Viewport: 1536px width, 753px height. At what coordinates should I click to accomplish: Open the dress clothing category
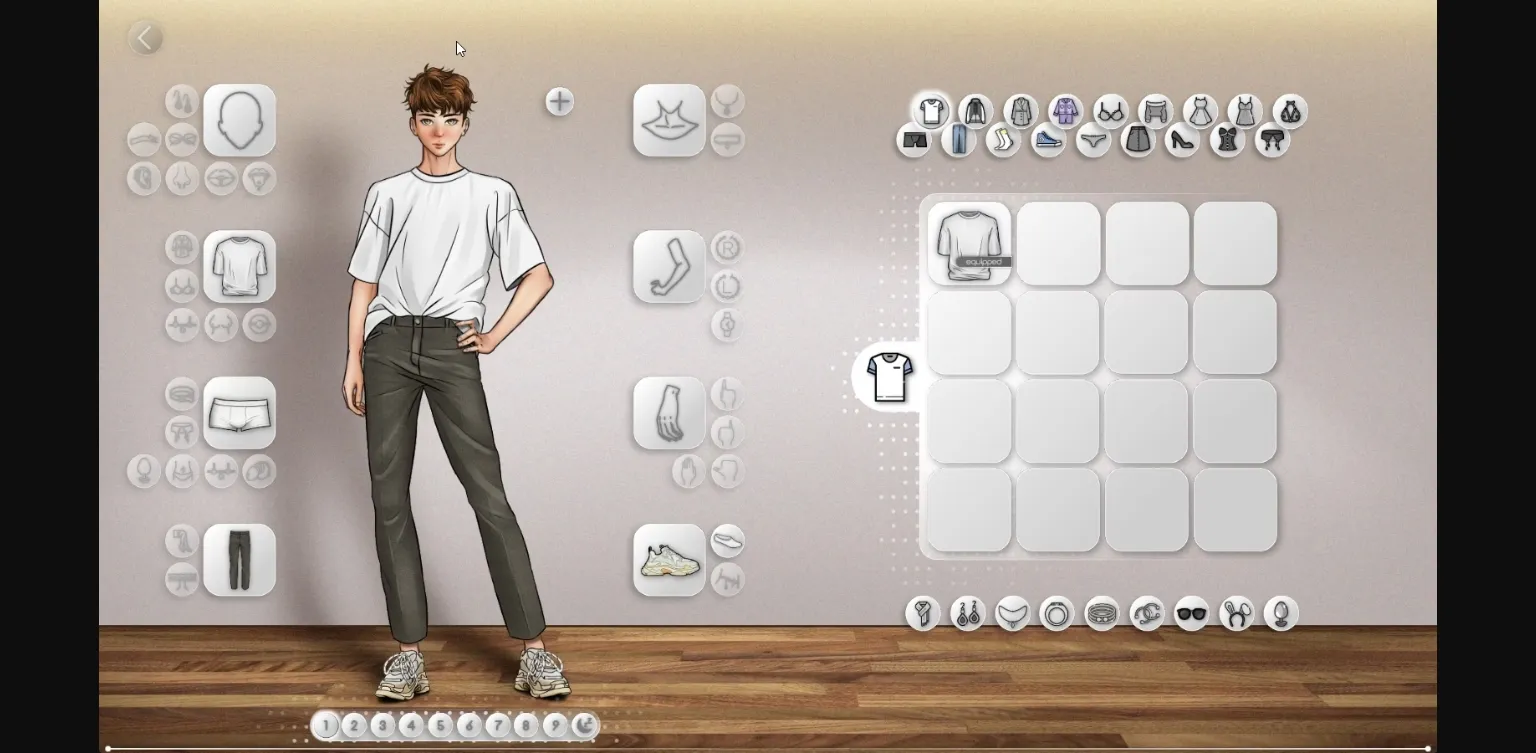(1200, 112)
